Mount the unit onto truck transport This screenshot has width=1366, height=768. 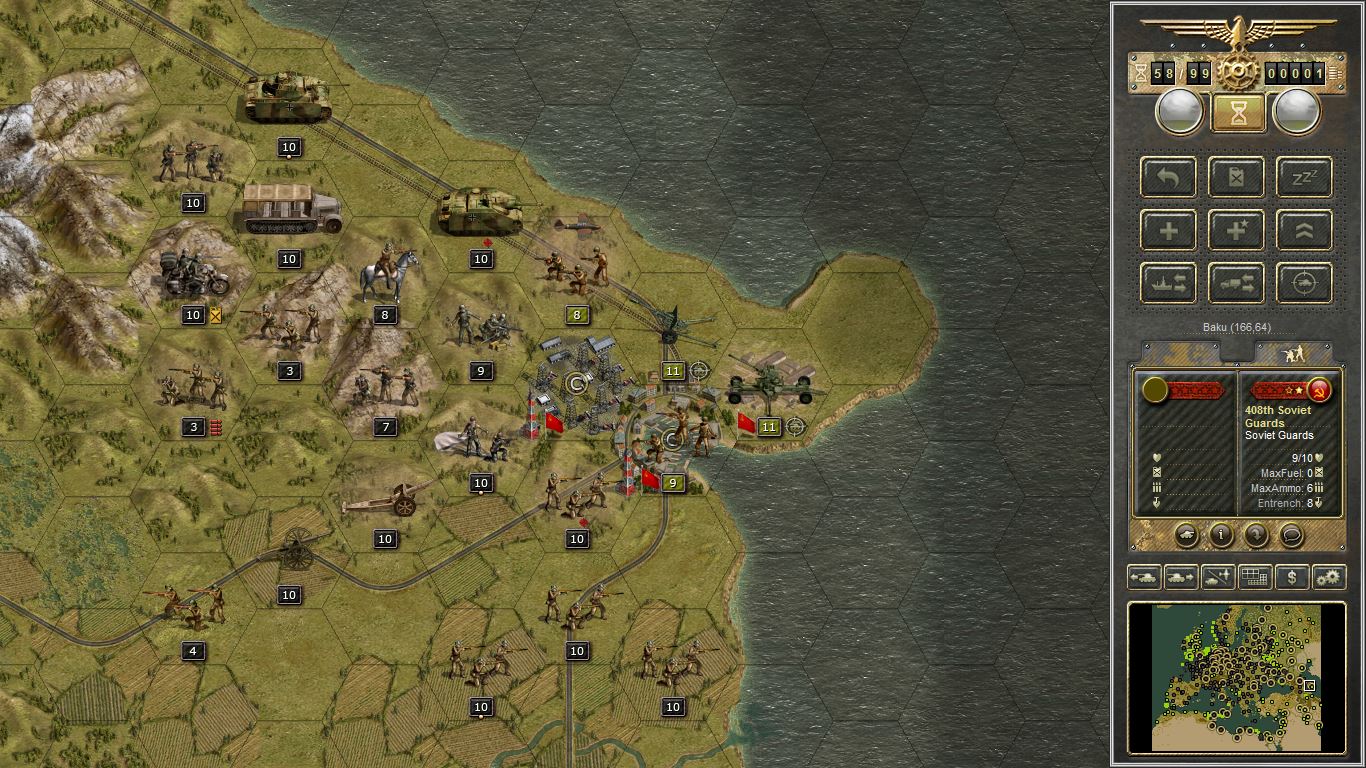click(1236, 283)
